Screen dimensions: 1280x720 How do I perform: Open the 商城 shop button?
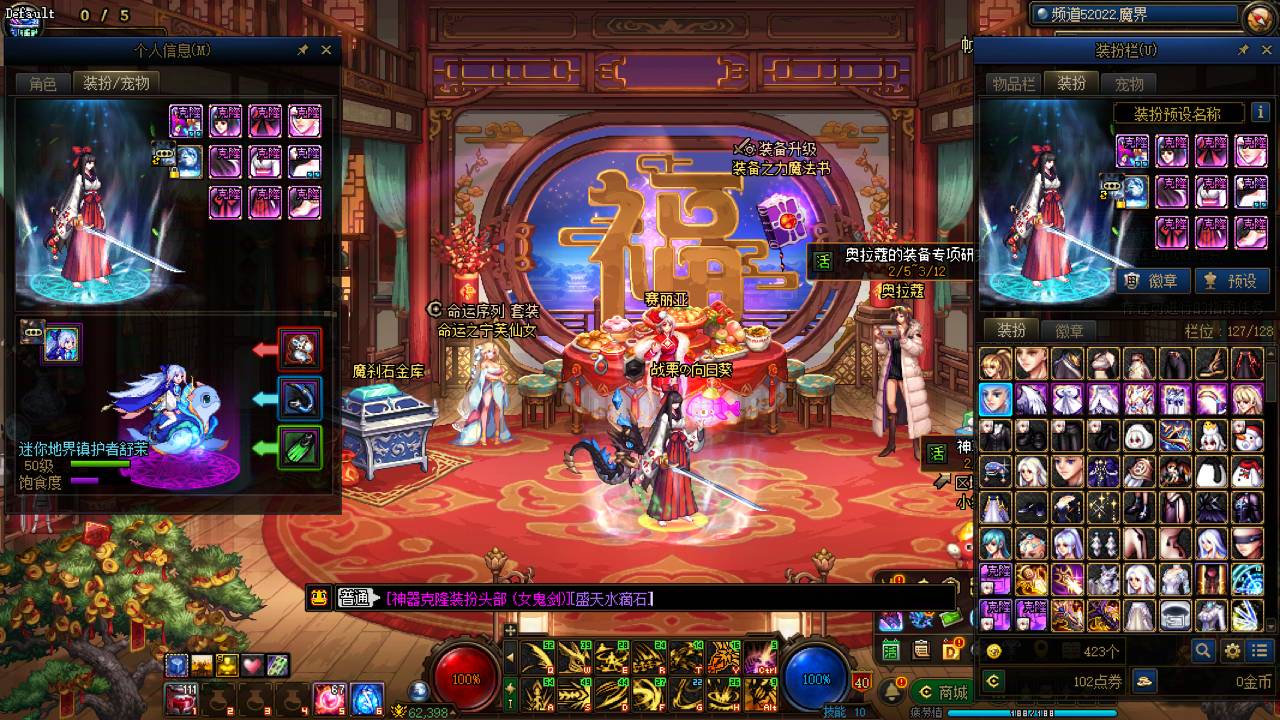tap(941, 692)
